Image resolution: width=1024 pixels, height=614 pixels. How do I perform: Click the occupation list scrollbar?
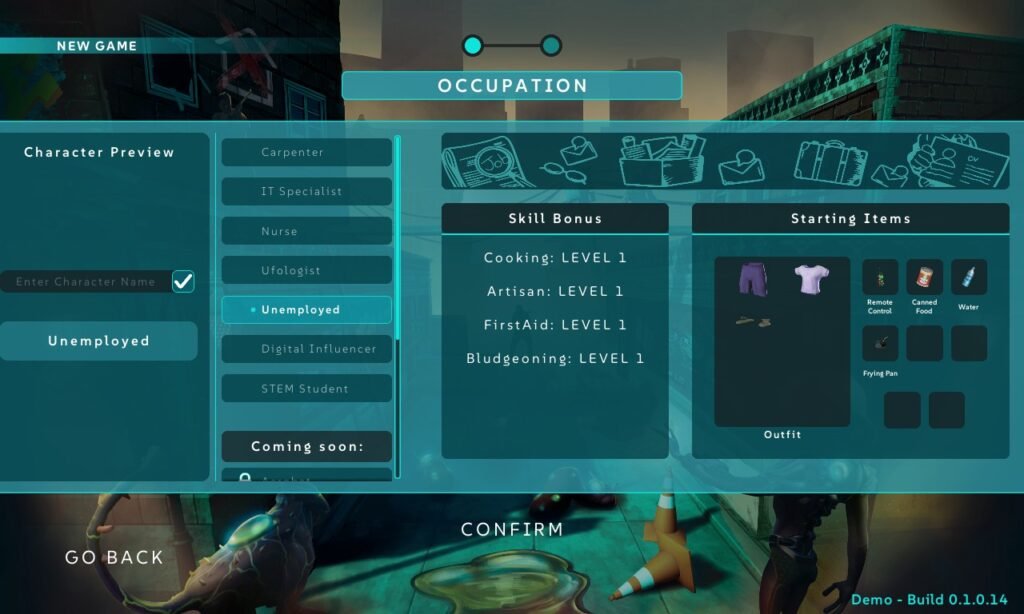click(397, 240)
